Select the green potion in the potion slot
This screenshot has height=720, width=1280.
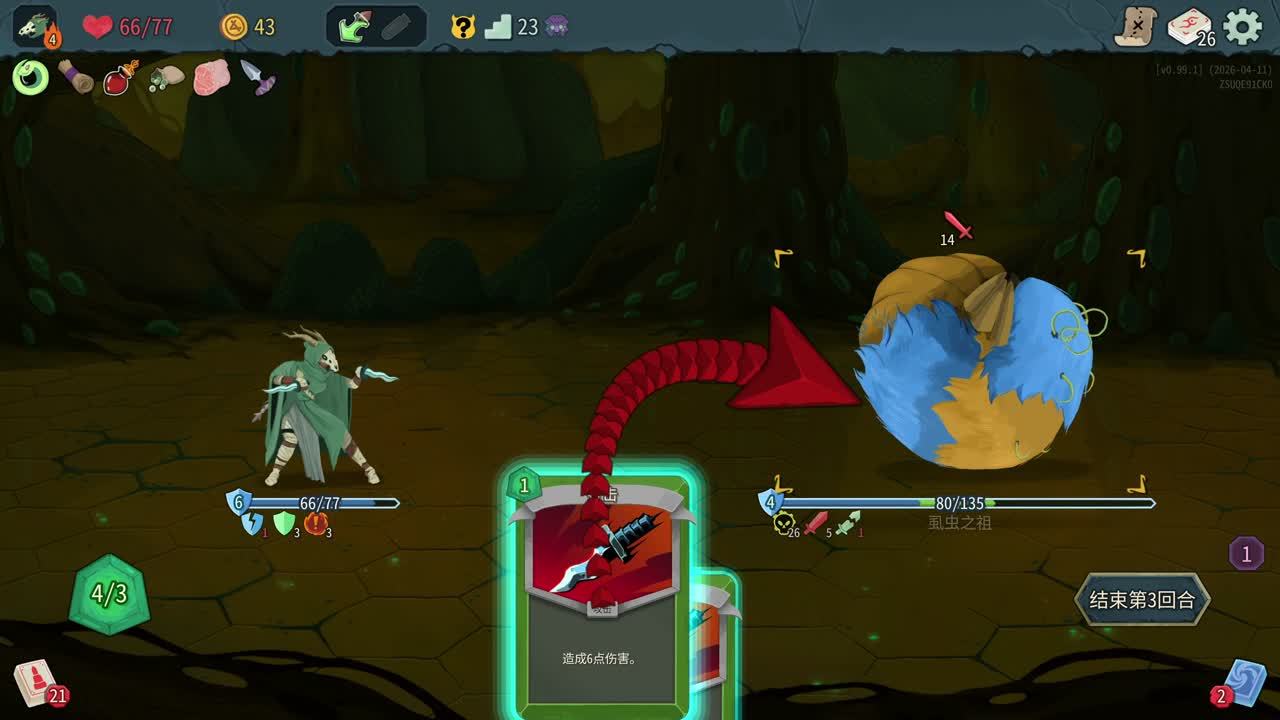coord(354,27)
